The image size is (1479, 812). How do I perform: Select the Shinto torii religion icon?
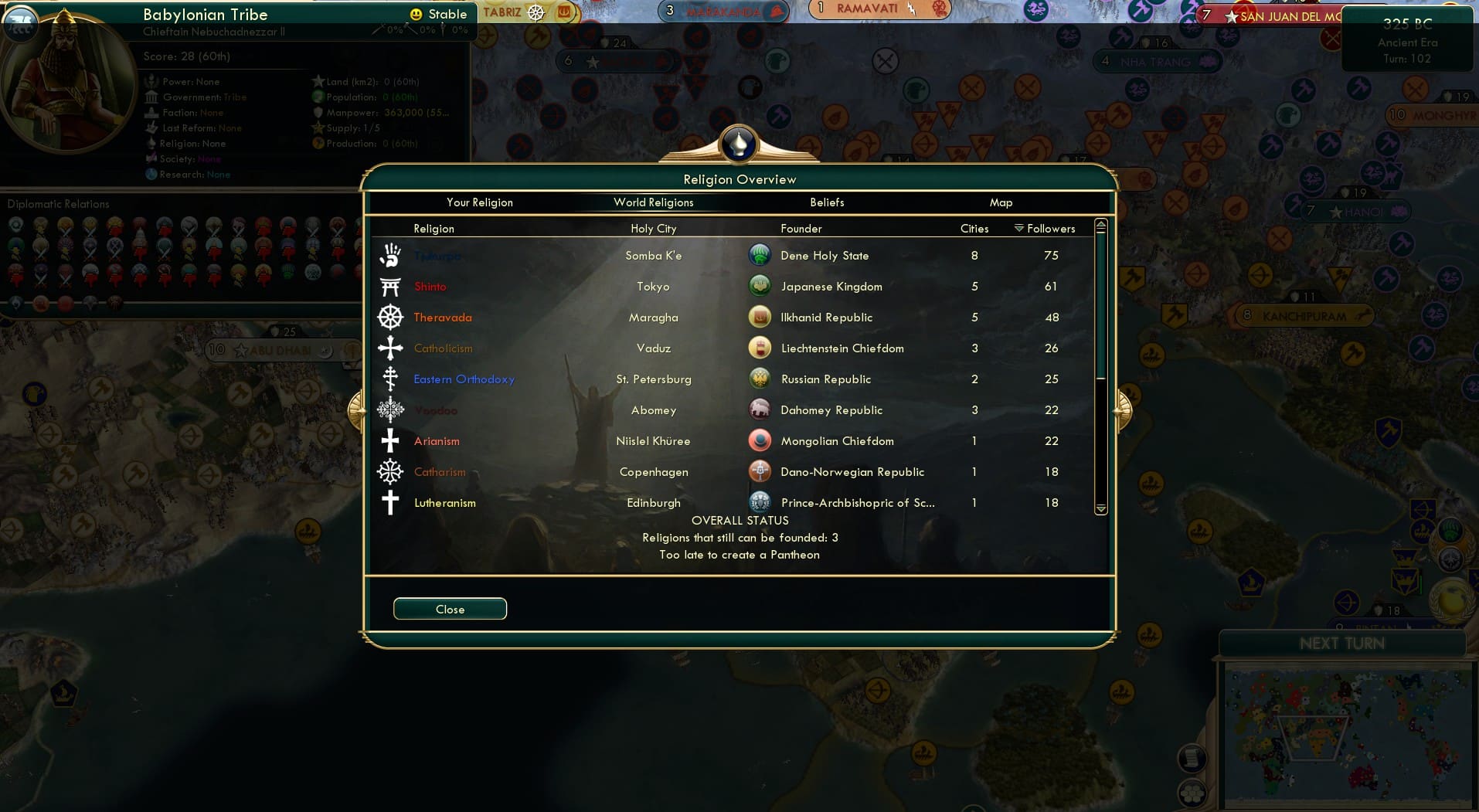391,286
